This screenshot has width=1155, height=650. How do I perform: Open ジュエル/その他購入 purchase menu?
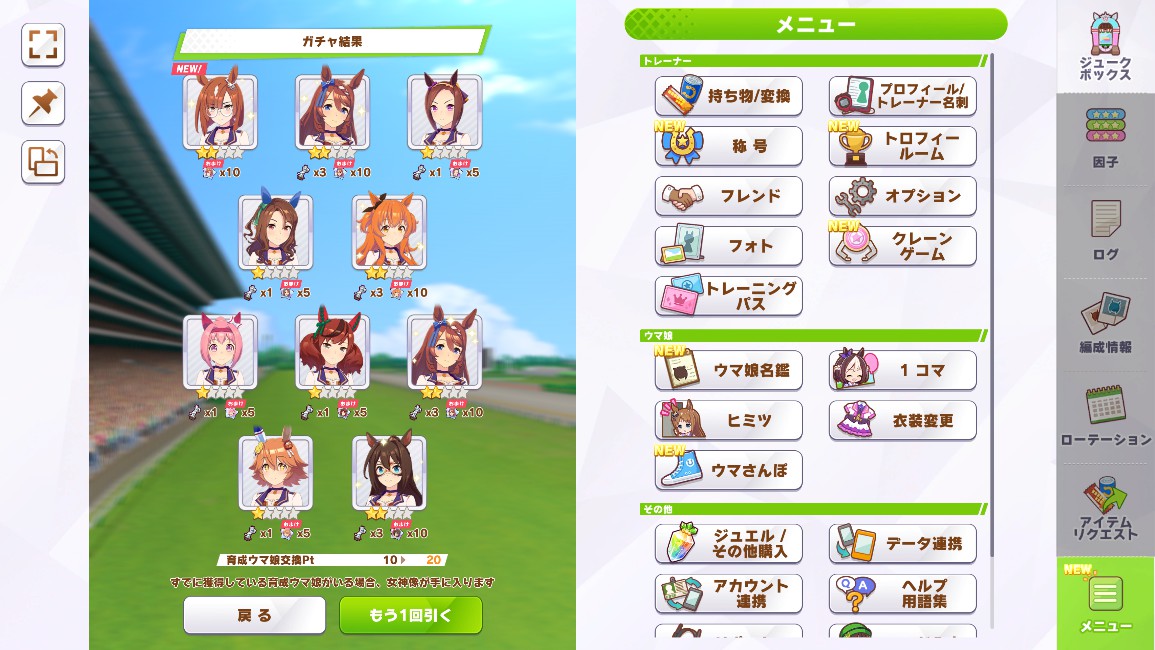click(729, 543)
